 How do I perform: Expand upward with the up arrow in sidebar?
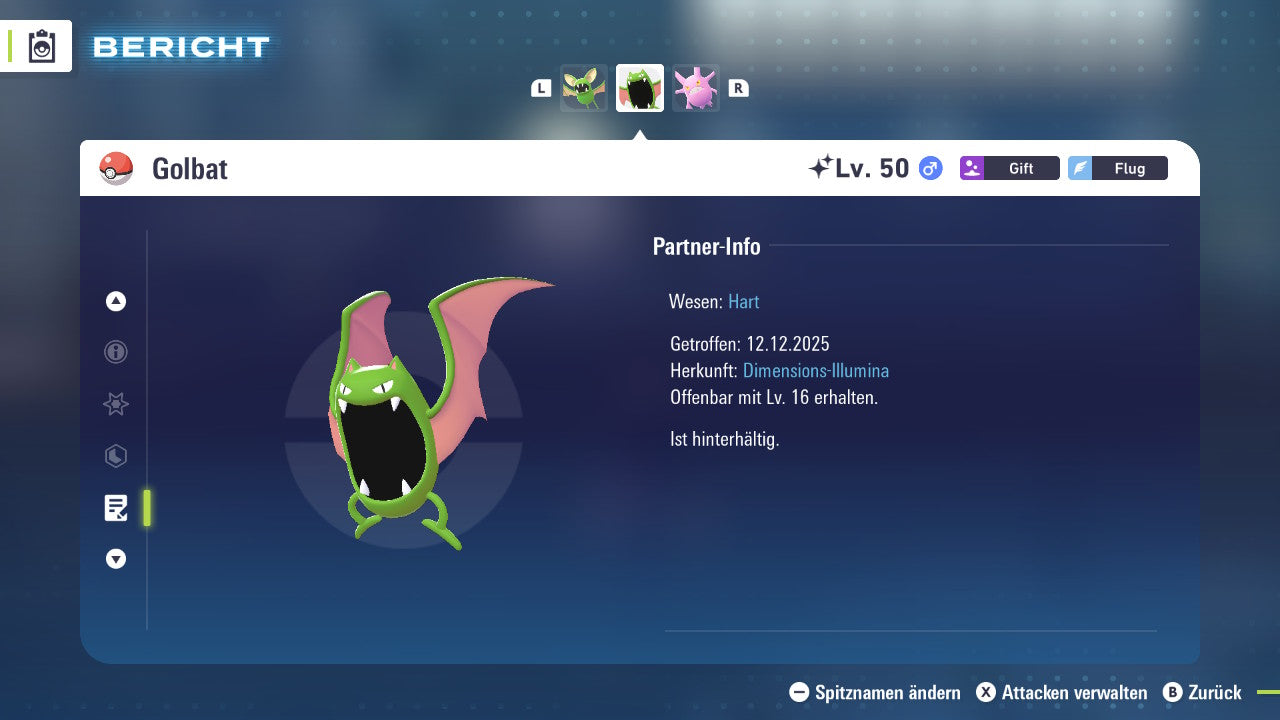click(x=115, y=300)
